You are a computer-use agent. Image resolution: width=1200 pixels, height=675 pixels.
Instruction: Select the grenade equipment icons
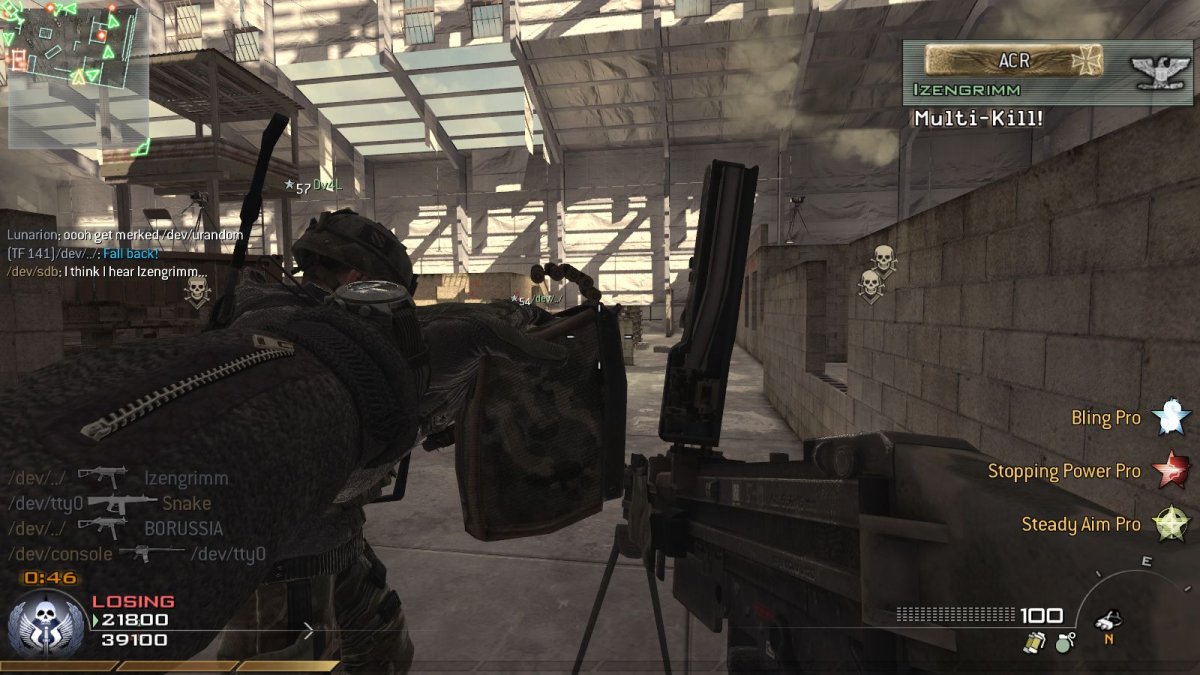(x=1049, y=642)
